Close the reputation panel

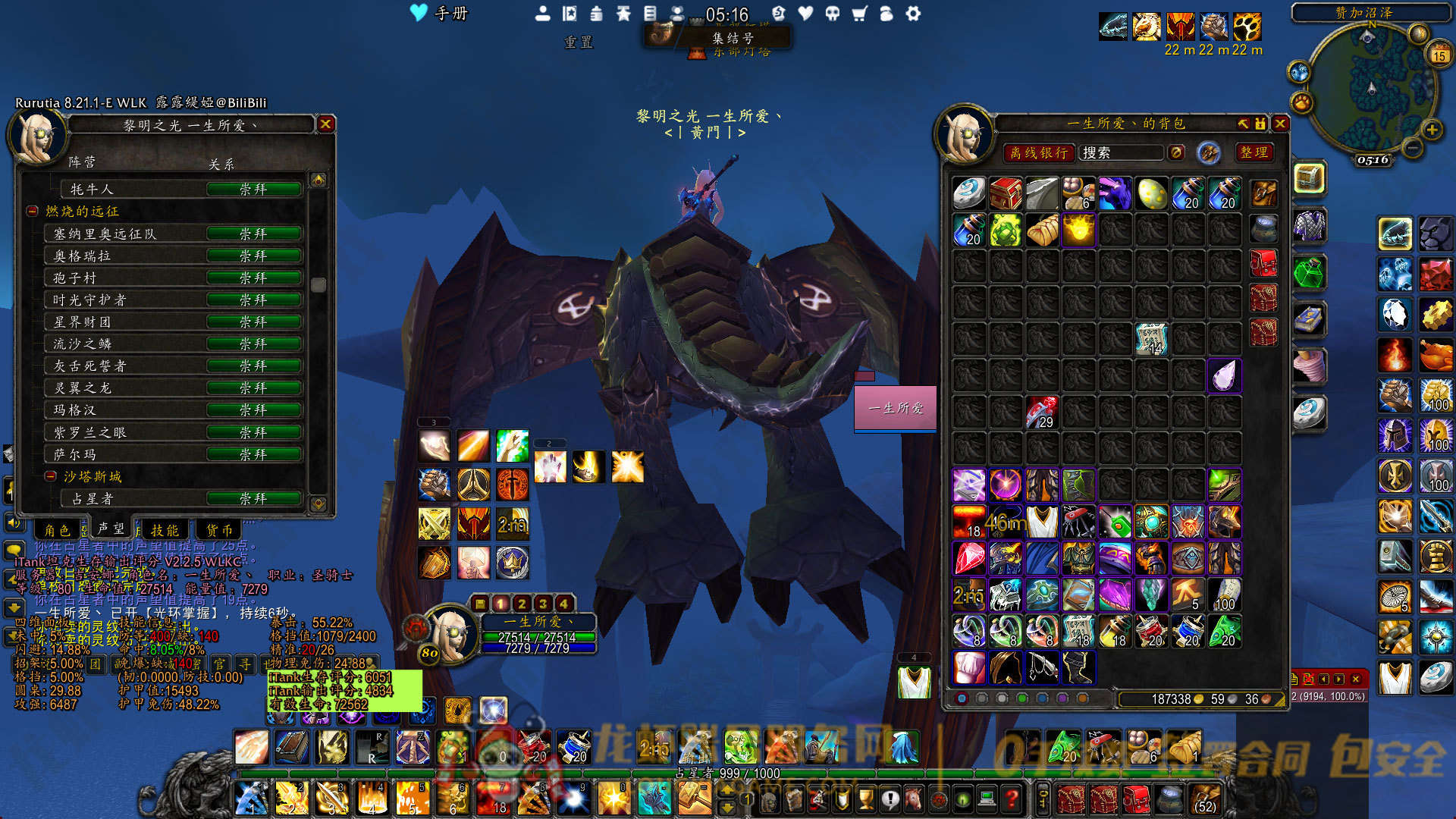pos(325,124)
